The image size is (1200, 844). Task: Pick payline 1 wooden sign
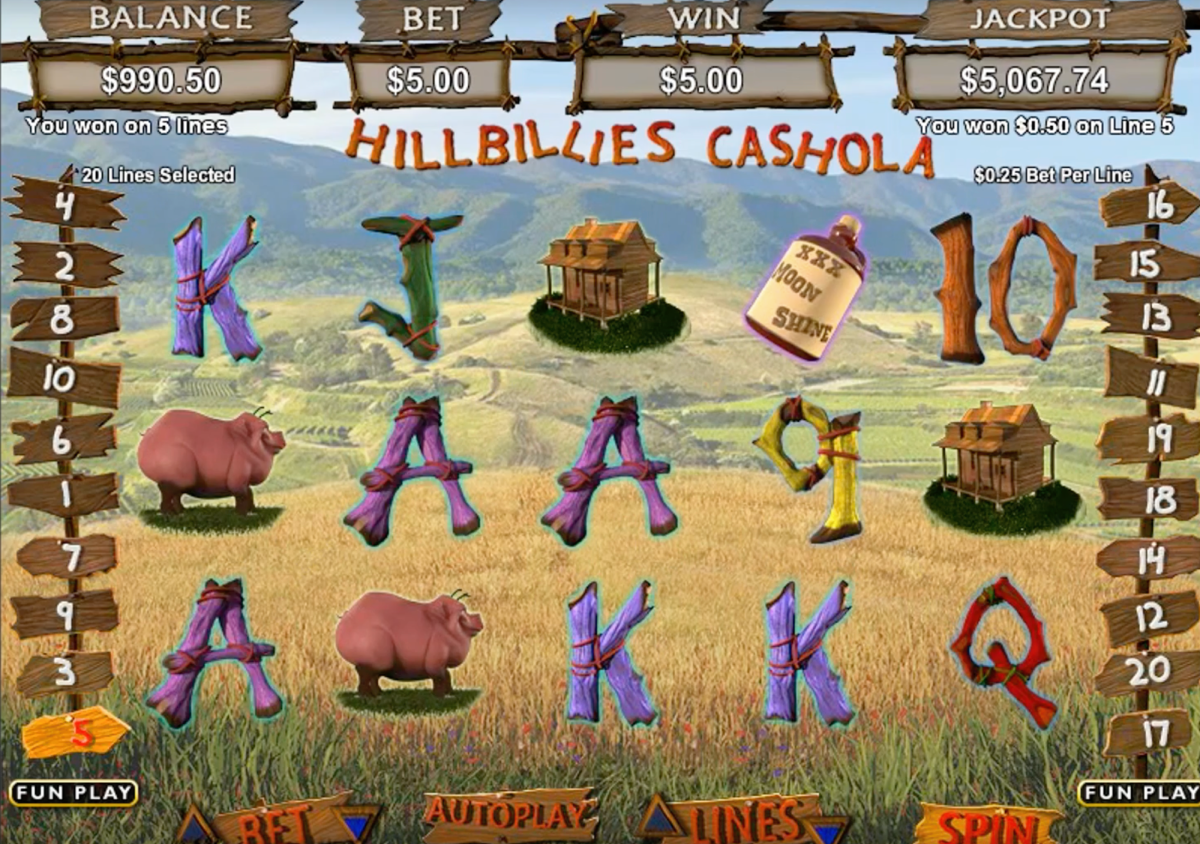coord(63,494)
